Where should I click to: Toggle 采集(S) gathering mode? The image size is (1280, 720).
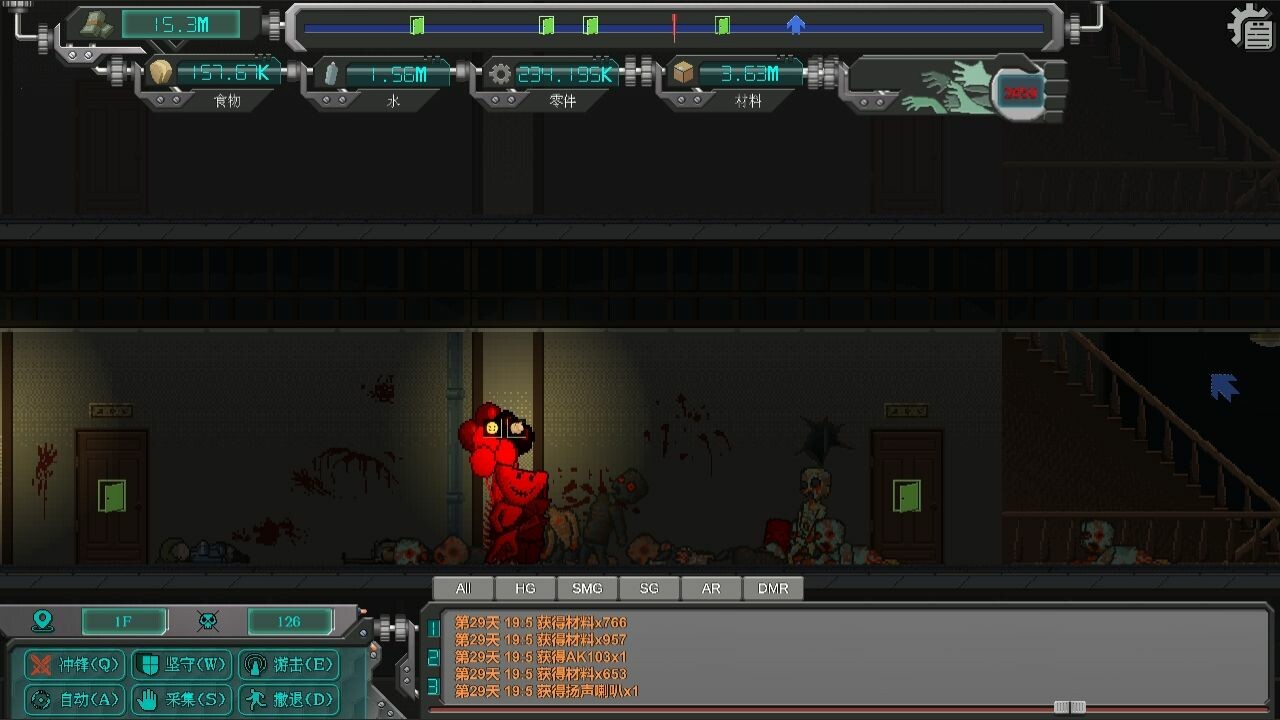[x=180, y=700]
